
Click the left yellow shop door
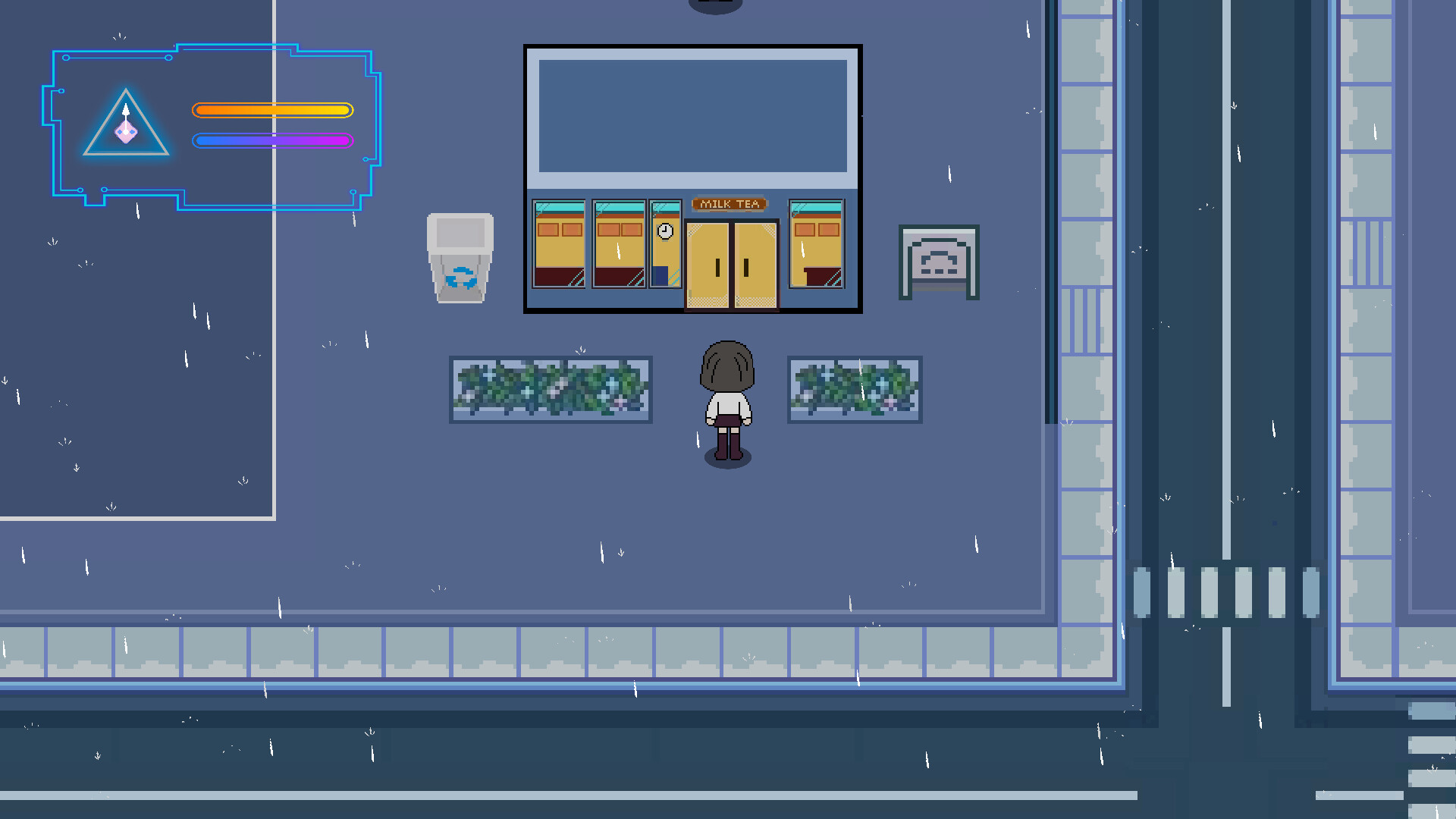tap(707, 265)
